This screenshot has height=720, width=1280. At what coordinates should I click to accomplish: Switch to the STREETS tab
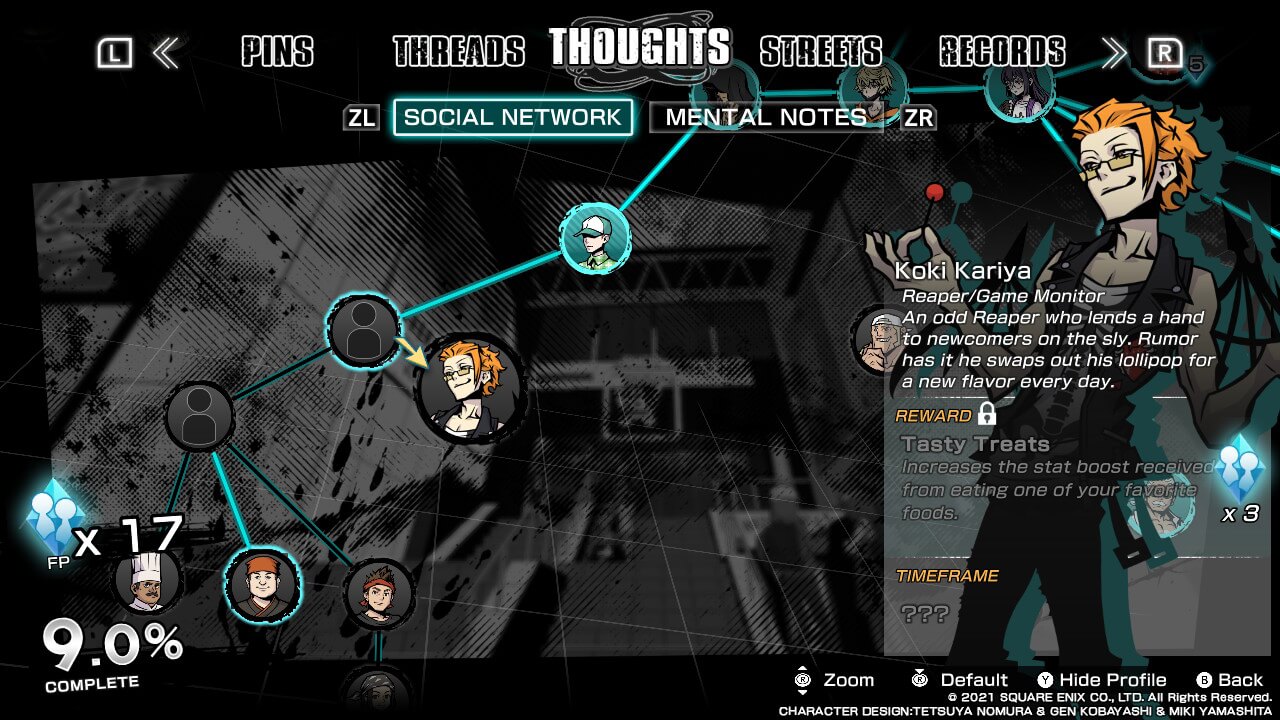pyautogui.click(x=820, y=50)
